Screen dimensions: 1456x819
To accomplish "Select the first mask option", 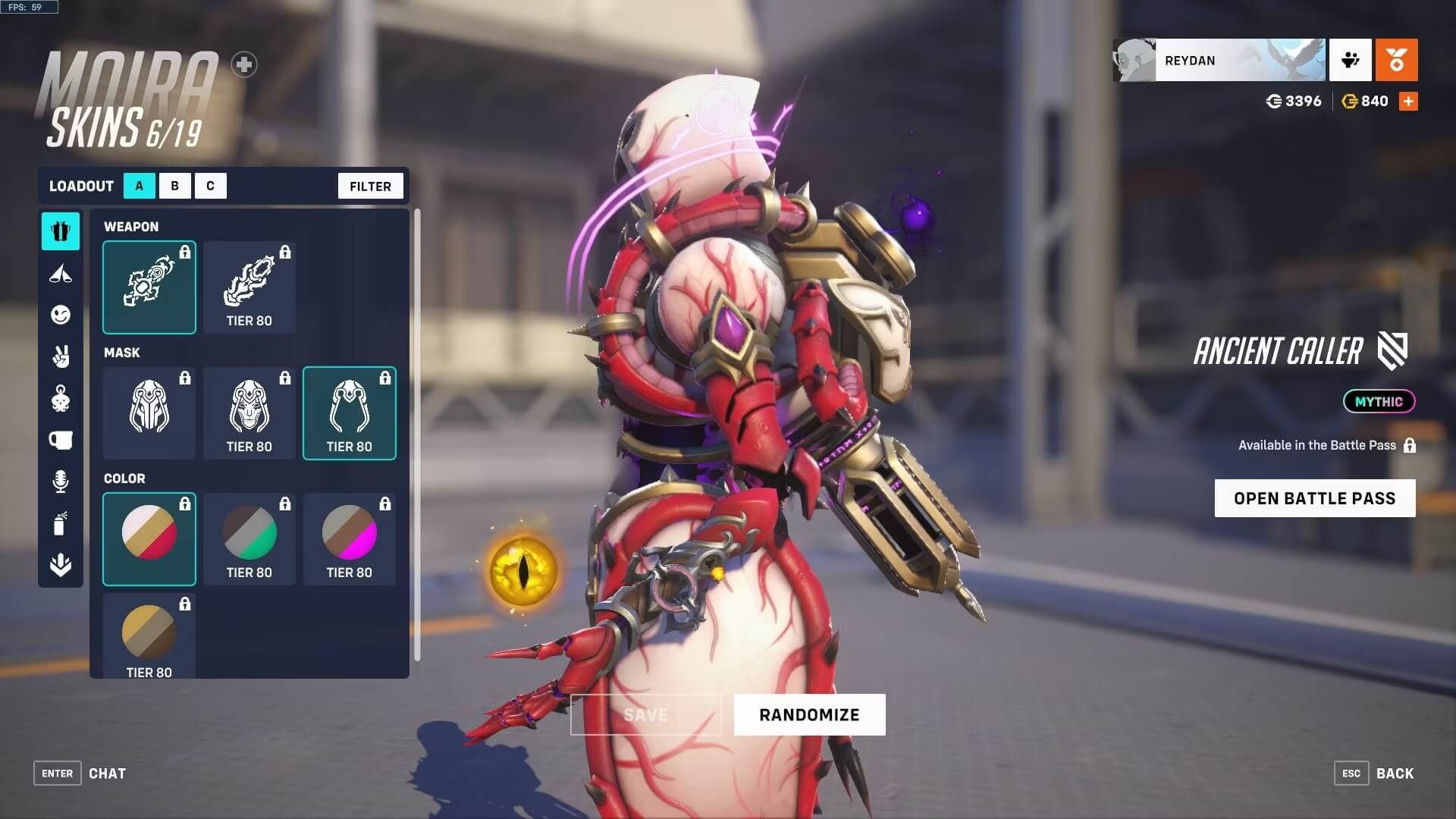I will (x=149, y=413).
